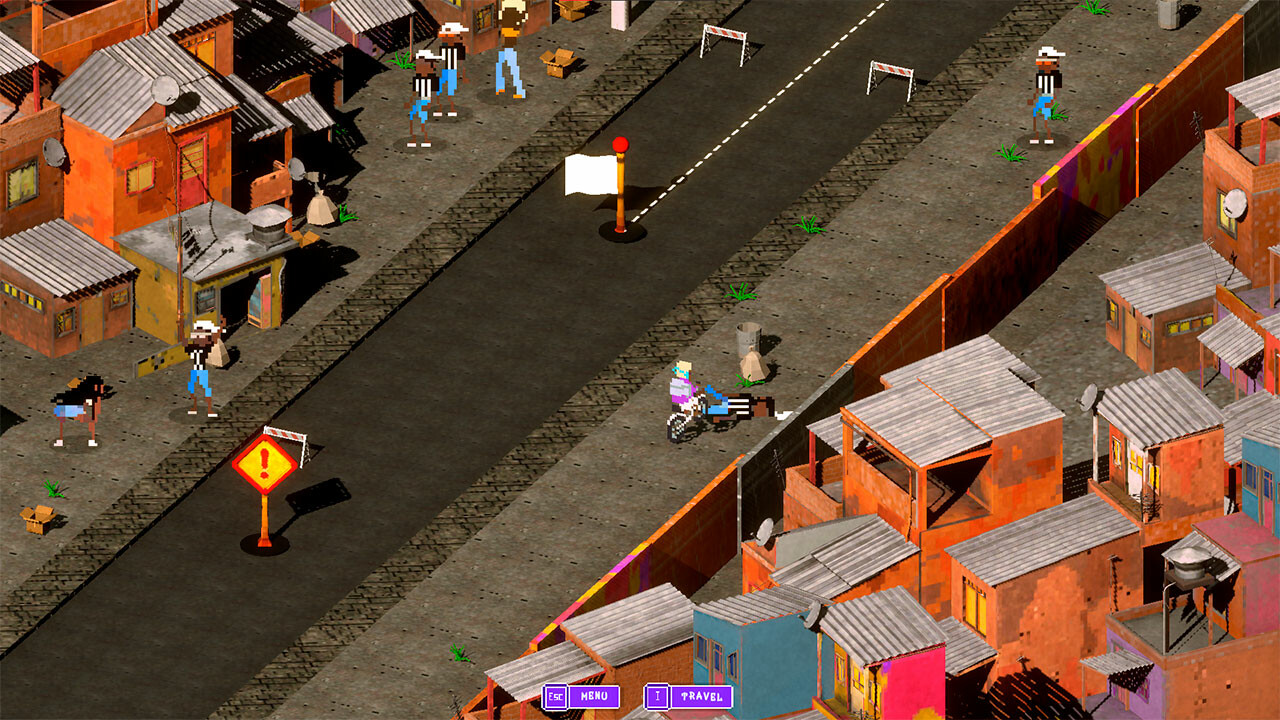Click the crouching character at the bottom left

[78, 398]
